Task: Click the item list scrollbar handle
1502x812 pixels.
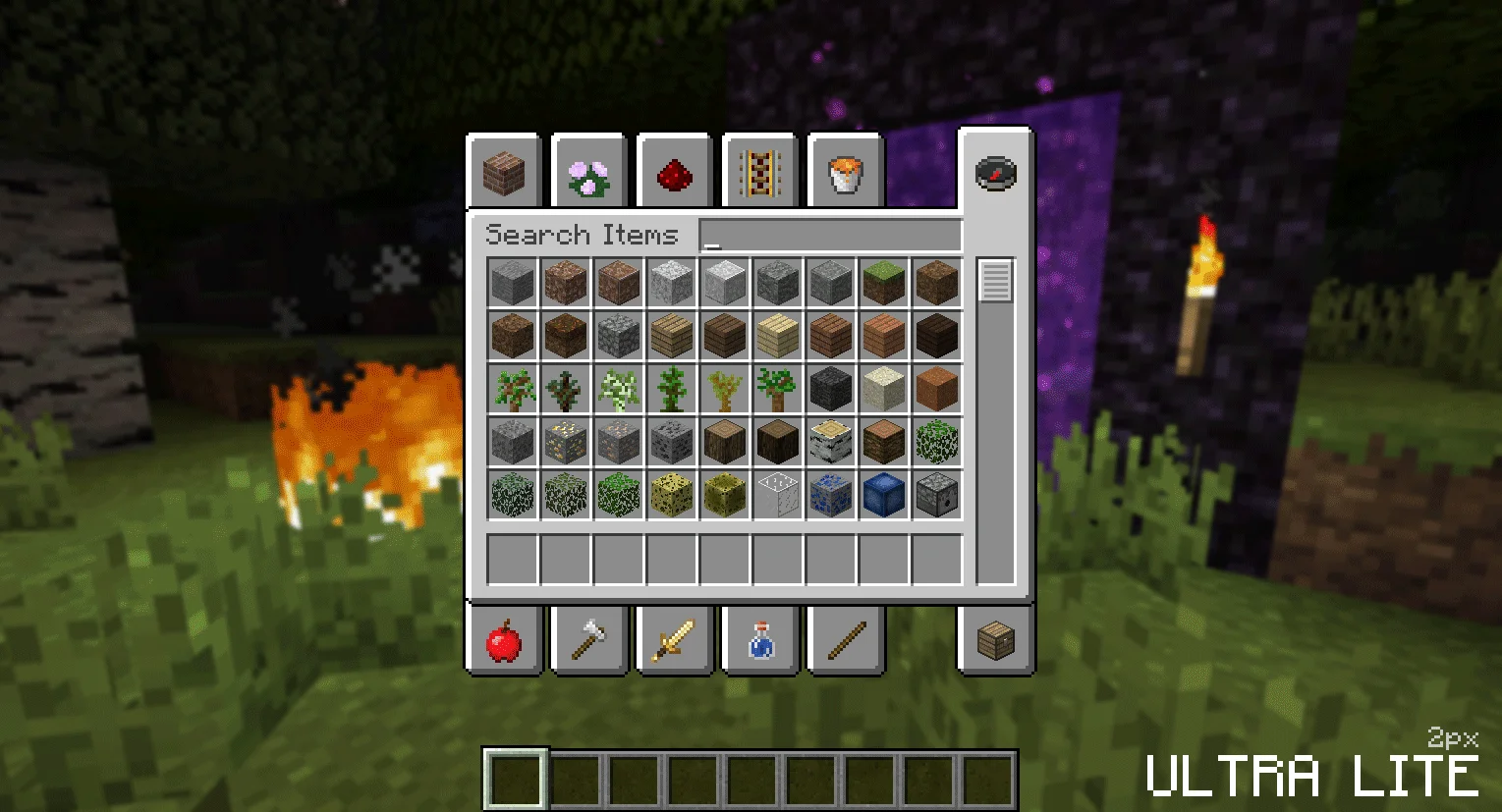Action: (x=995, y=281)
